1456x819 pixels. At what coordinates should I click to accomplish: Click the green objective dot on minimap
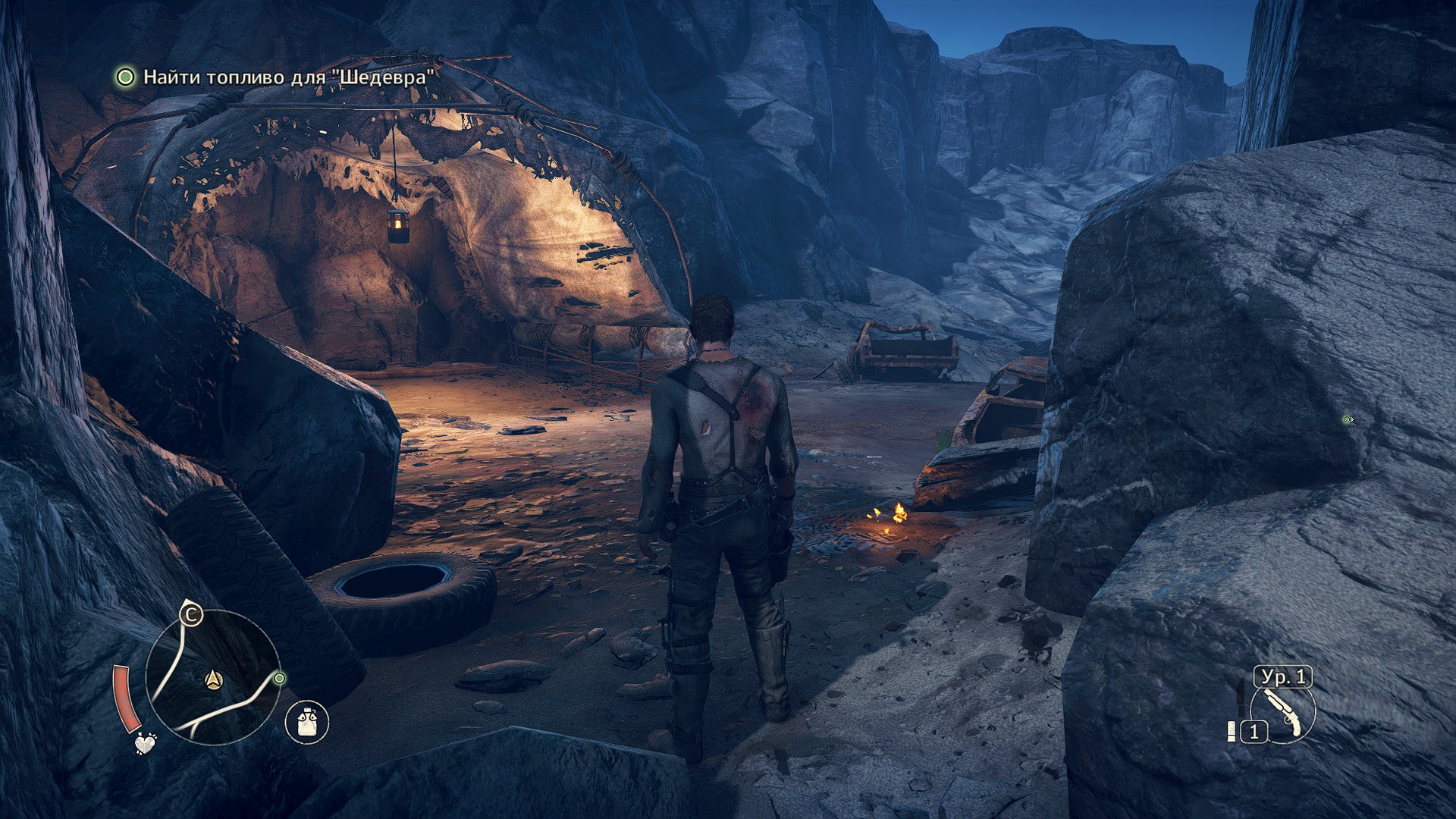(x=279, y=678)
